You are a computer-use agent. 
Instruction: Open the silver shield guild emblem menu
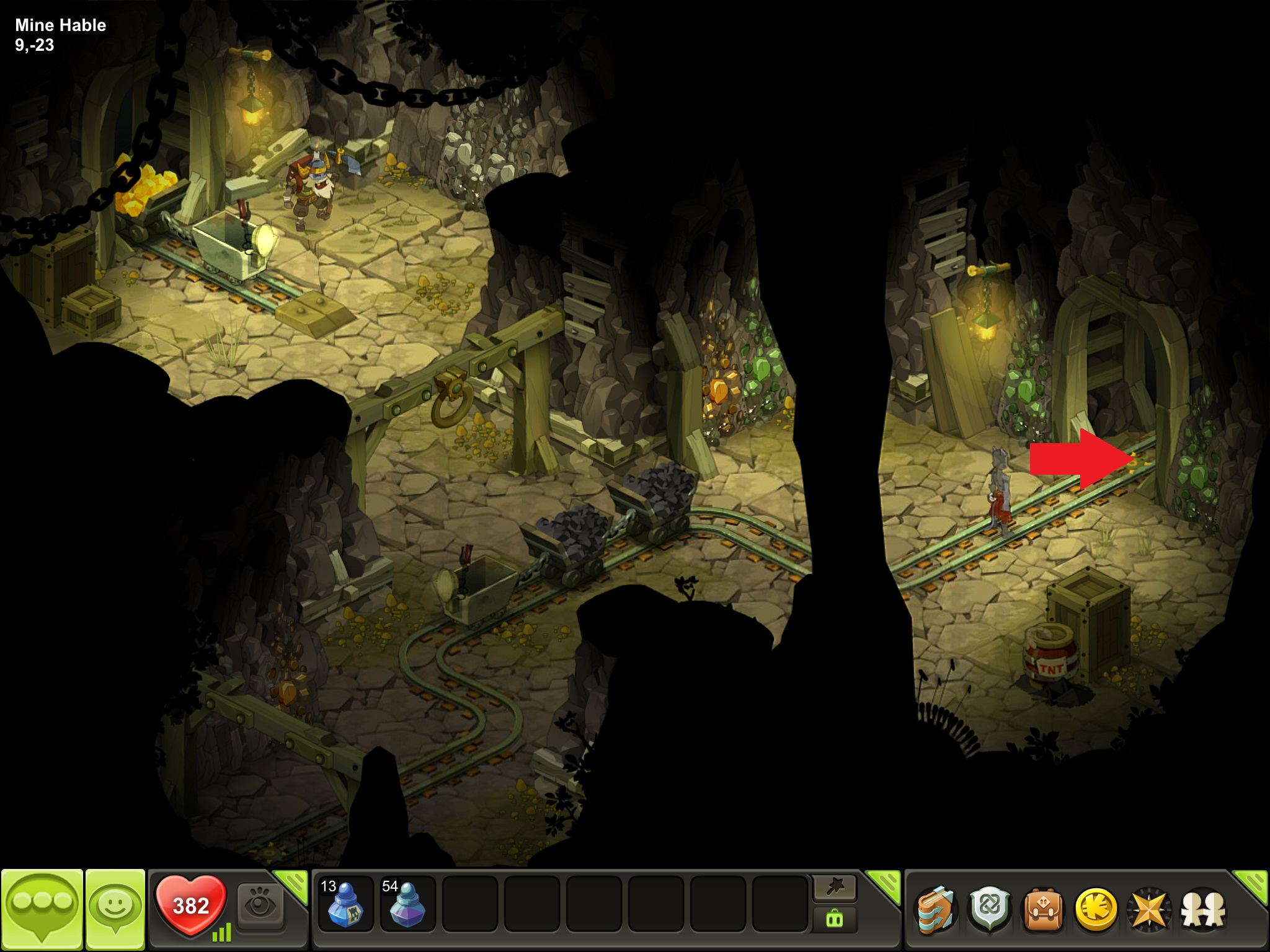[x=990, y=909]
